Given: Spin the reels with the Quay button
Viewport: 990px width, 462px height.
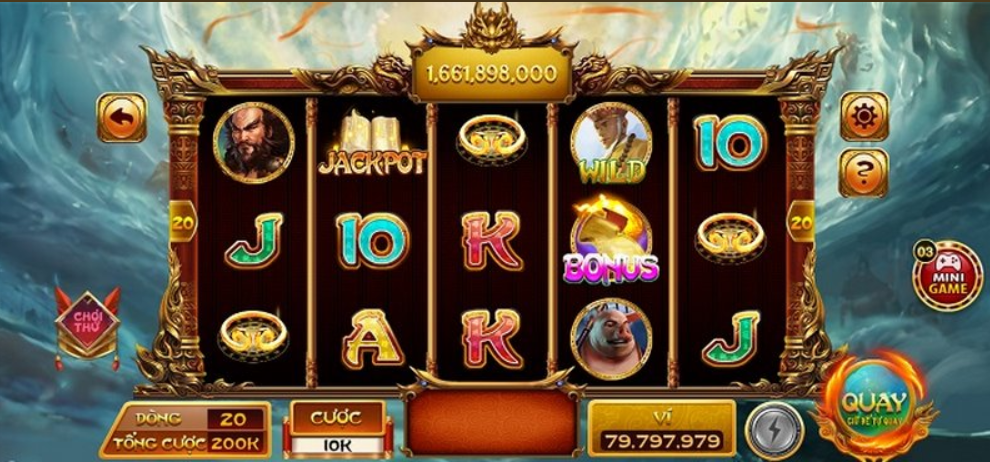Looking at the screenshot, I should pos(873,406).
